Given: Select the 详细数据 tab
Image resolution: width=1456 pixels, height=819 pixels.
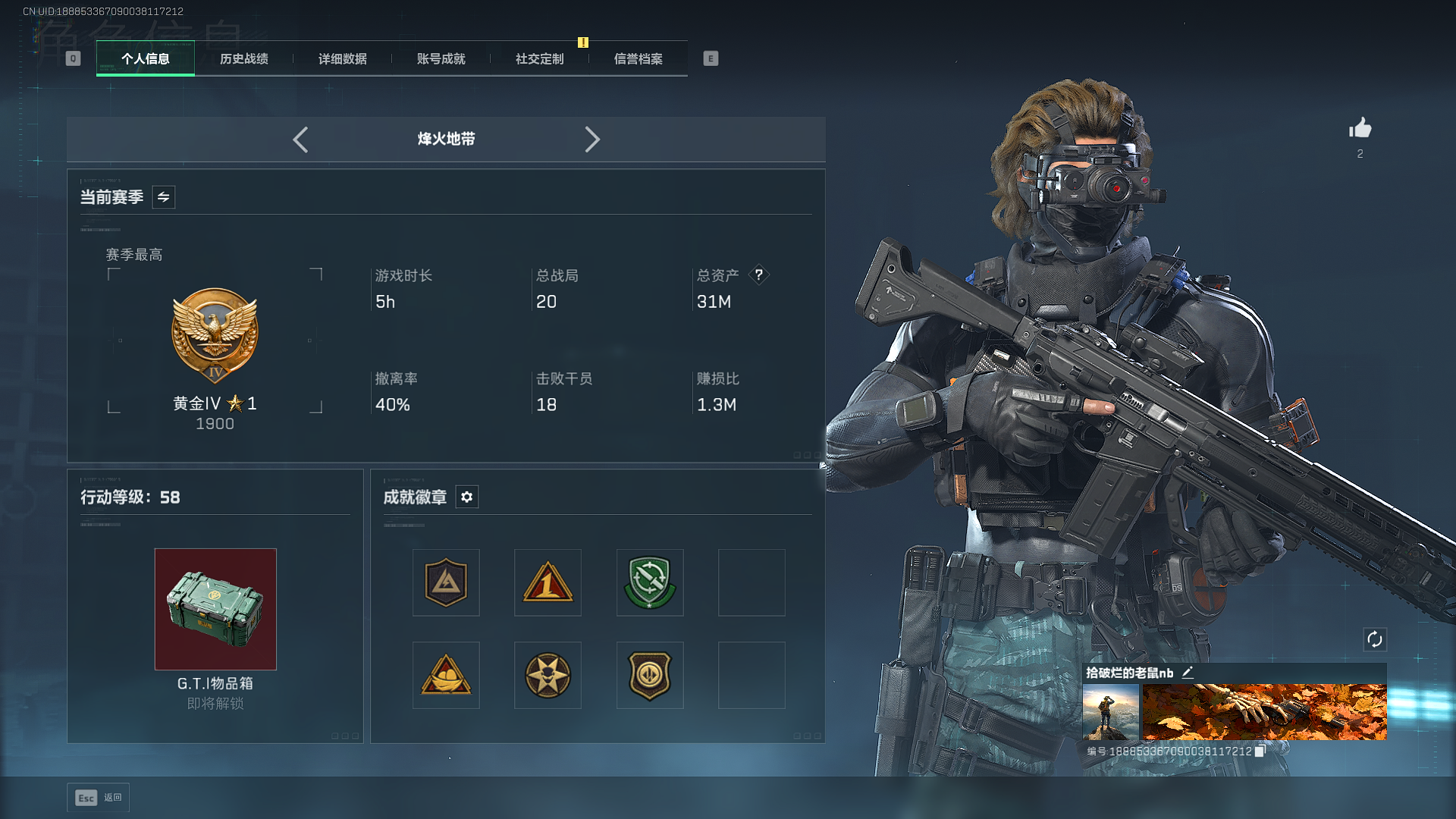Looking at the screenshot, I should 342,58.
